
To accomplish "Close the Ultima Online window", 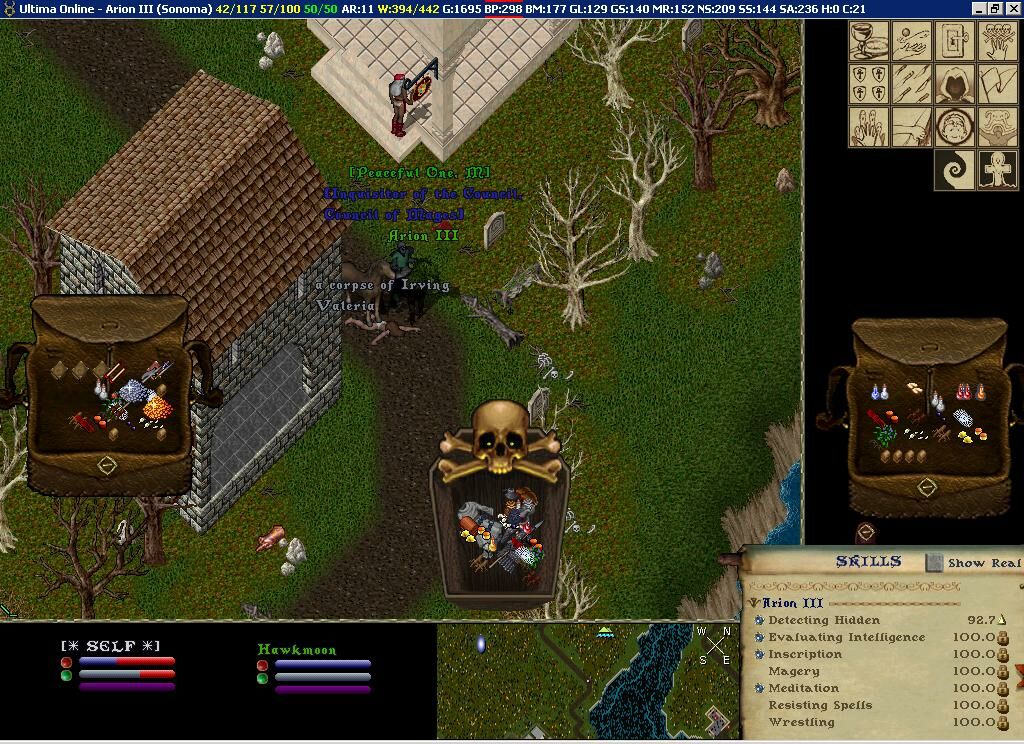I will [1013, 8].
